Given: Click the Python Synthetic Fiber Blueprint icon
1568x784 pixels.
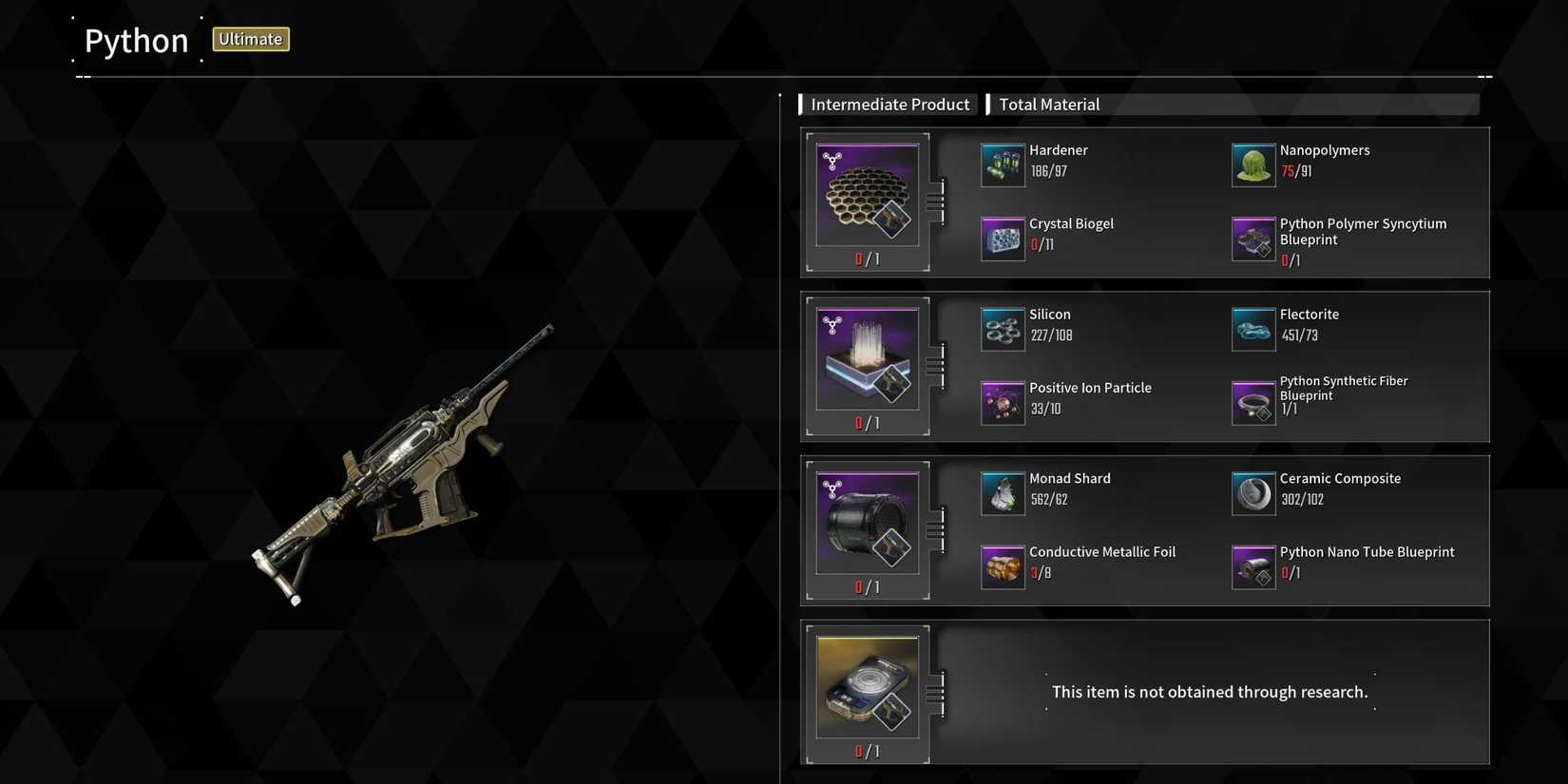Looking at the screenshot, I should (x=1252, y=403).
